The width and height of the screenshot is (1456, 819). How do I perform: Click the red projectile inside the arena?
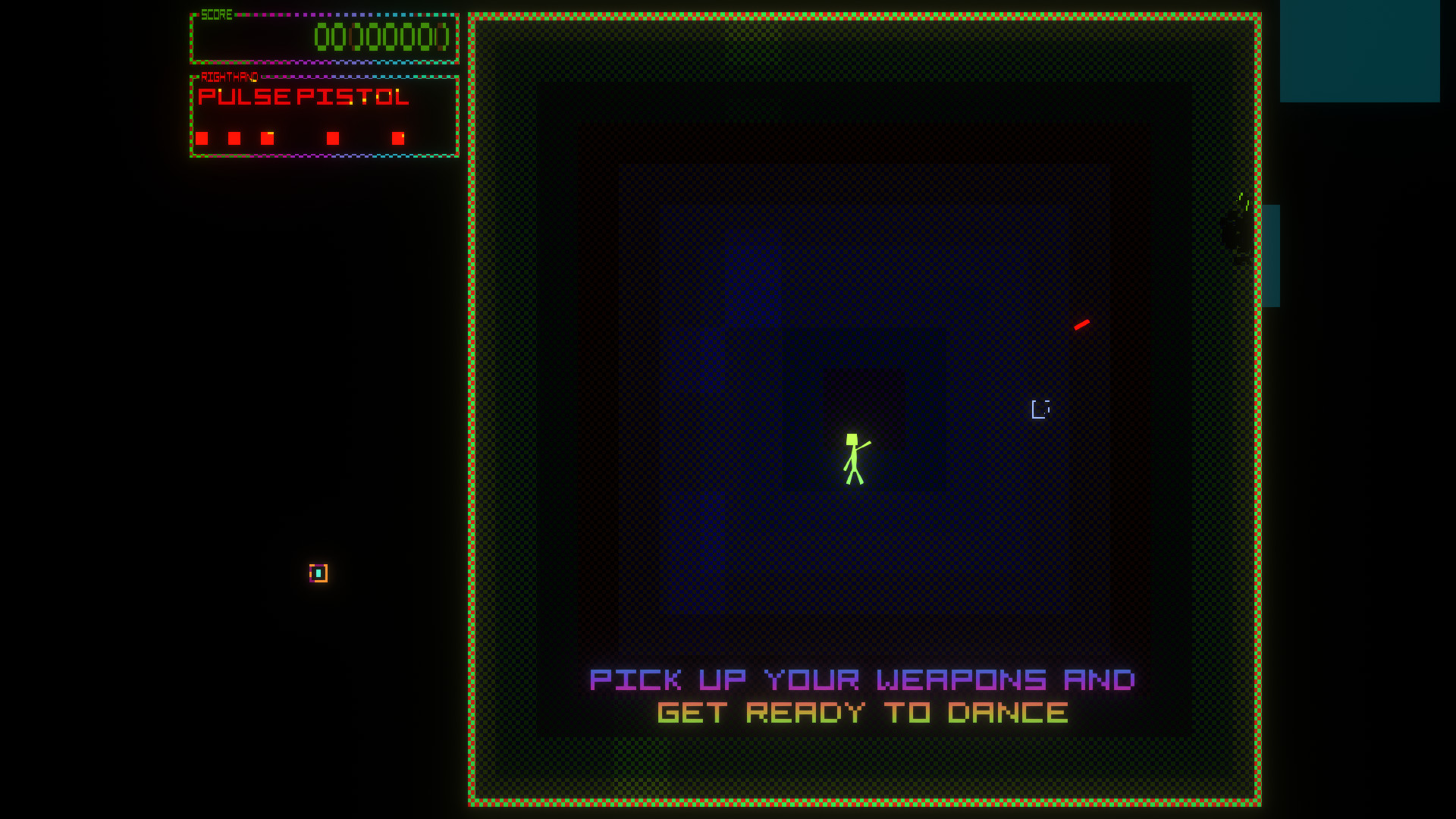pos(1082,324)
